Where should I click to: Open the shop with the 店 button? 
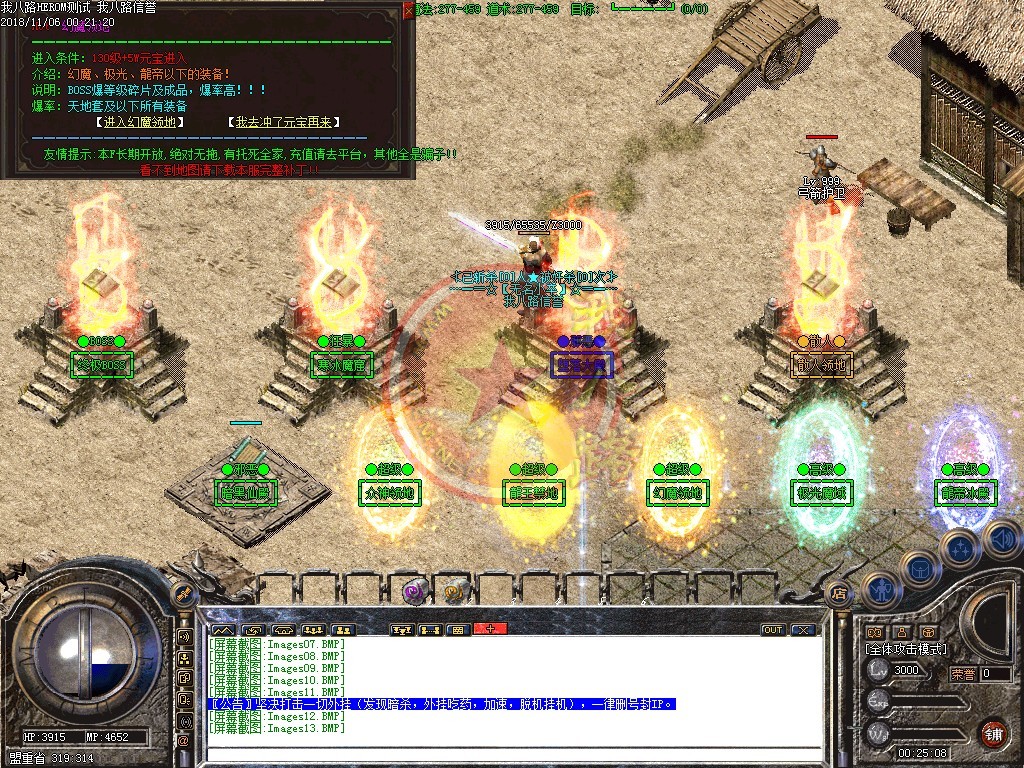coord(839,592)
